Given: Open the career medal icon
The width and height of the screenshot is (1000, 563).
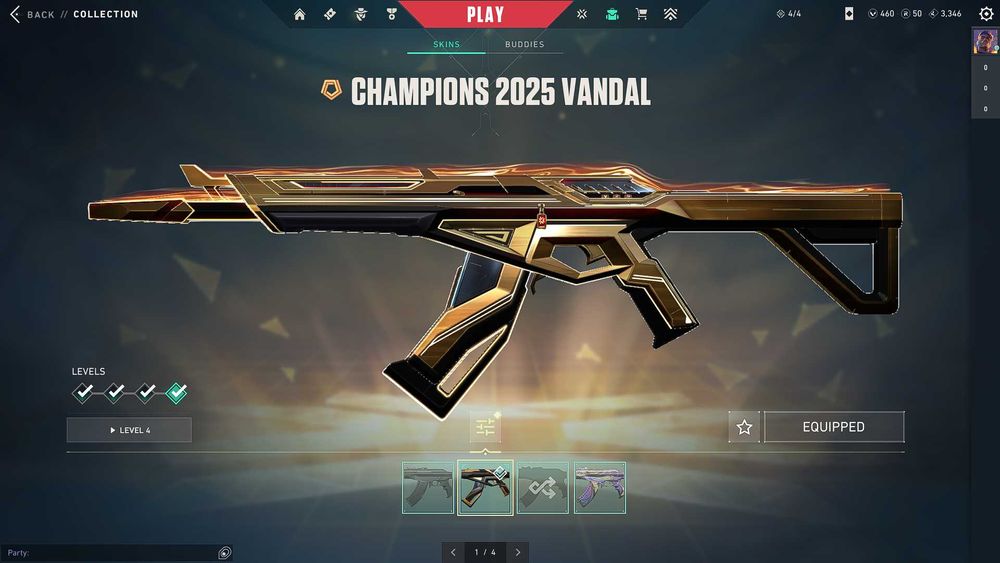Looking at the screenshot, I should click(x=391, y=14).
